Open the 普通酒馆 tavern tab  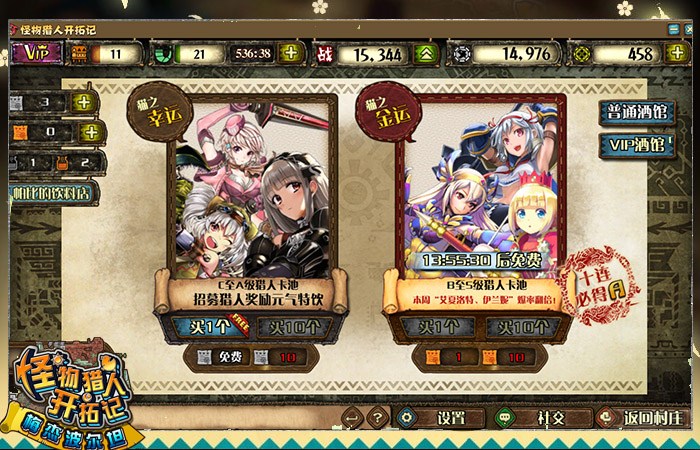[636, 113]
